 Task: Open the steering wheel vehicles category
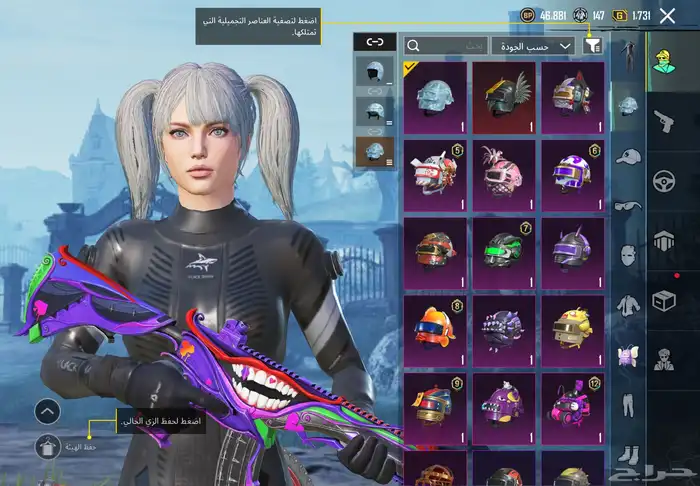coord(663,182)
